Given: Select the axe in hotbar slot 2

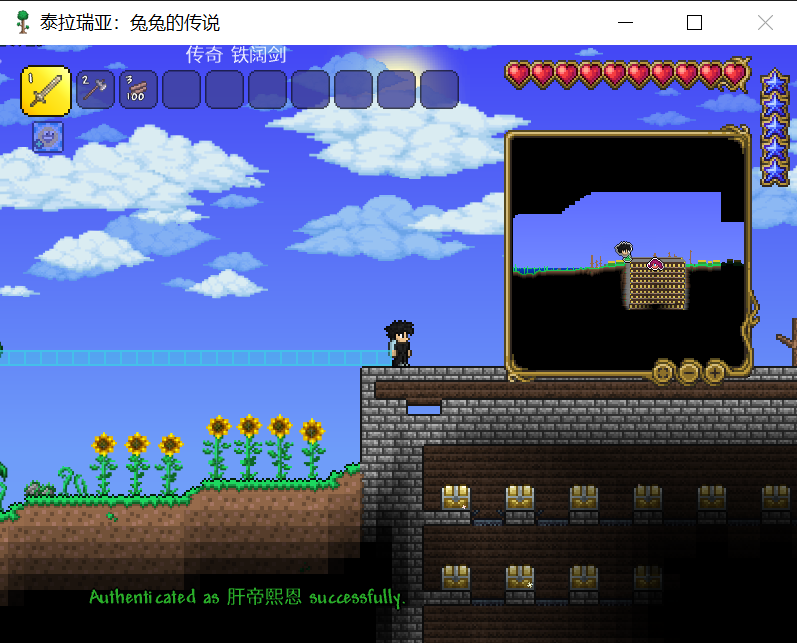Looking at the screenshot, I should coord(96,89).
